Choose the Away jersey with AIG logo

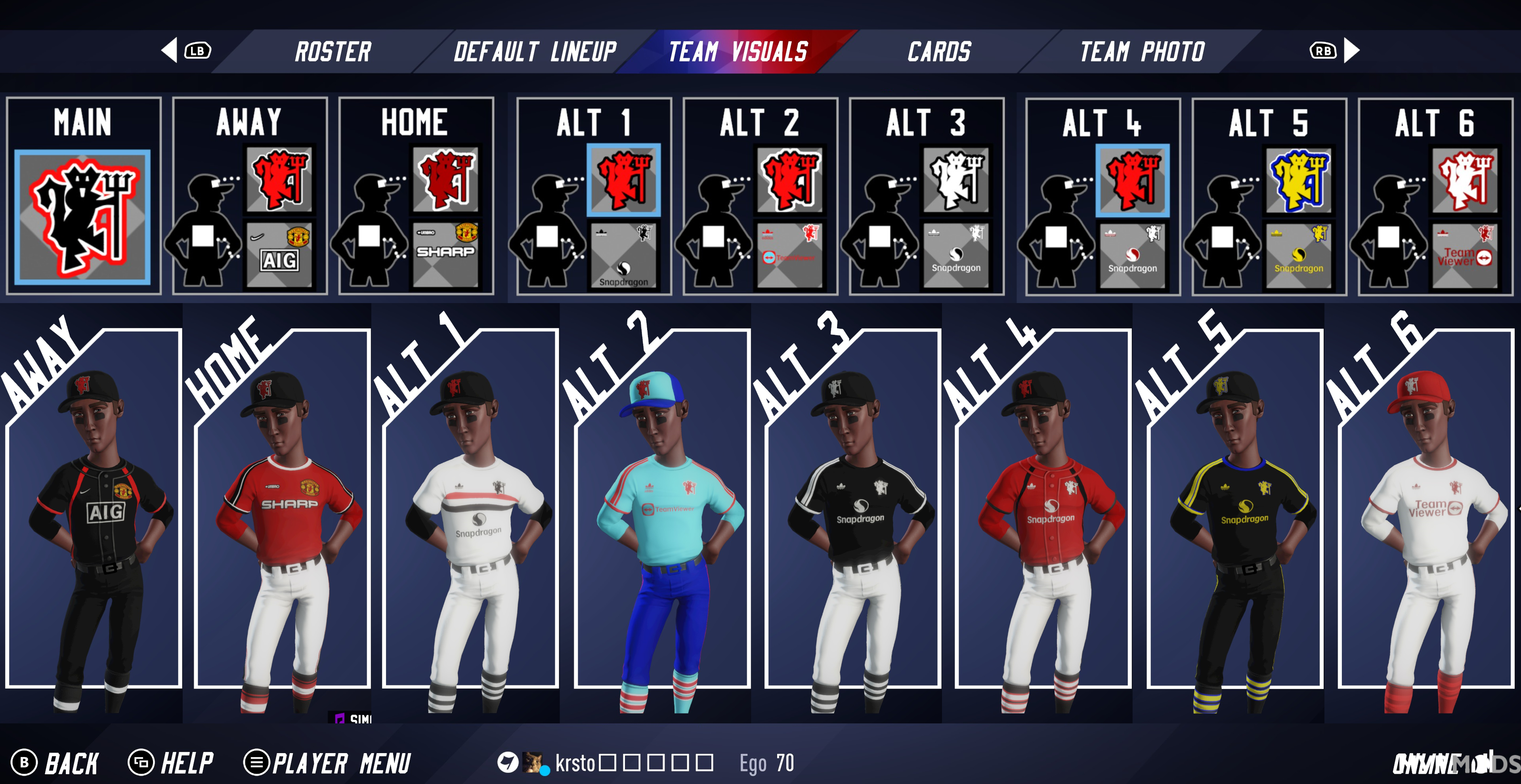(x=279, y=254)
